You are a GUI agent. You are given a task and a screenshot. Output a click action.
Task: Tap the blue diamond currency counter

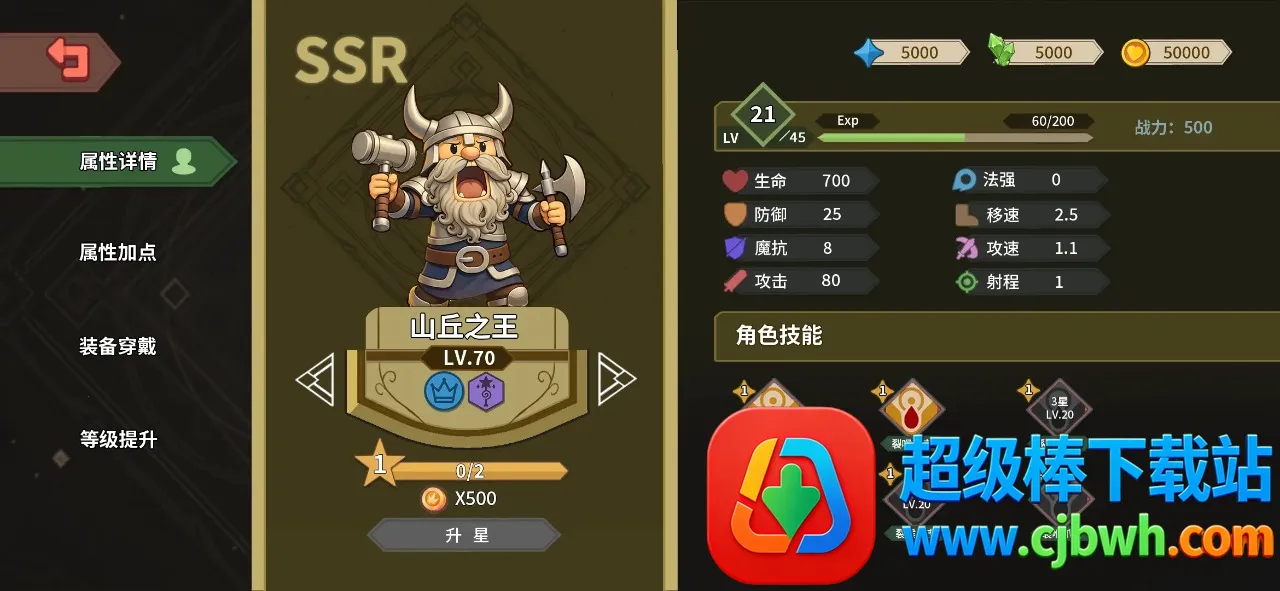[x=910, y=52]
